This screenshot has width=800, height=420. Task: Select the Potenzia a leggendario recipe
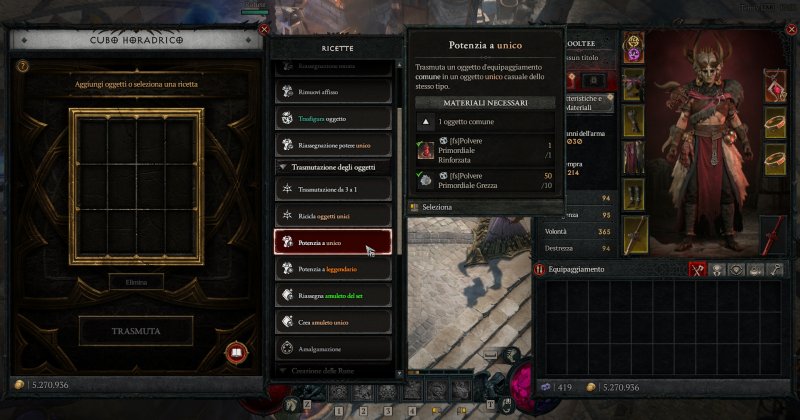coord(334,269)
